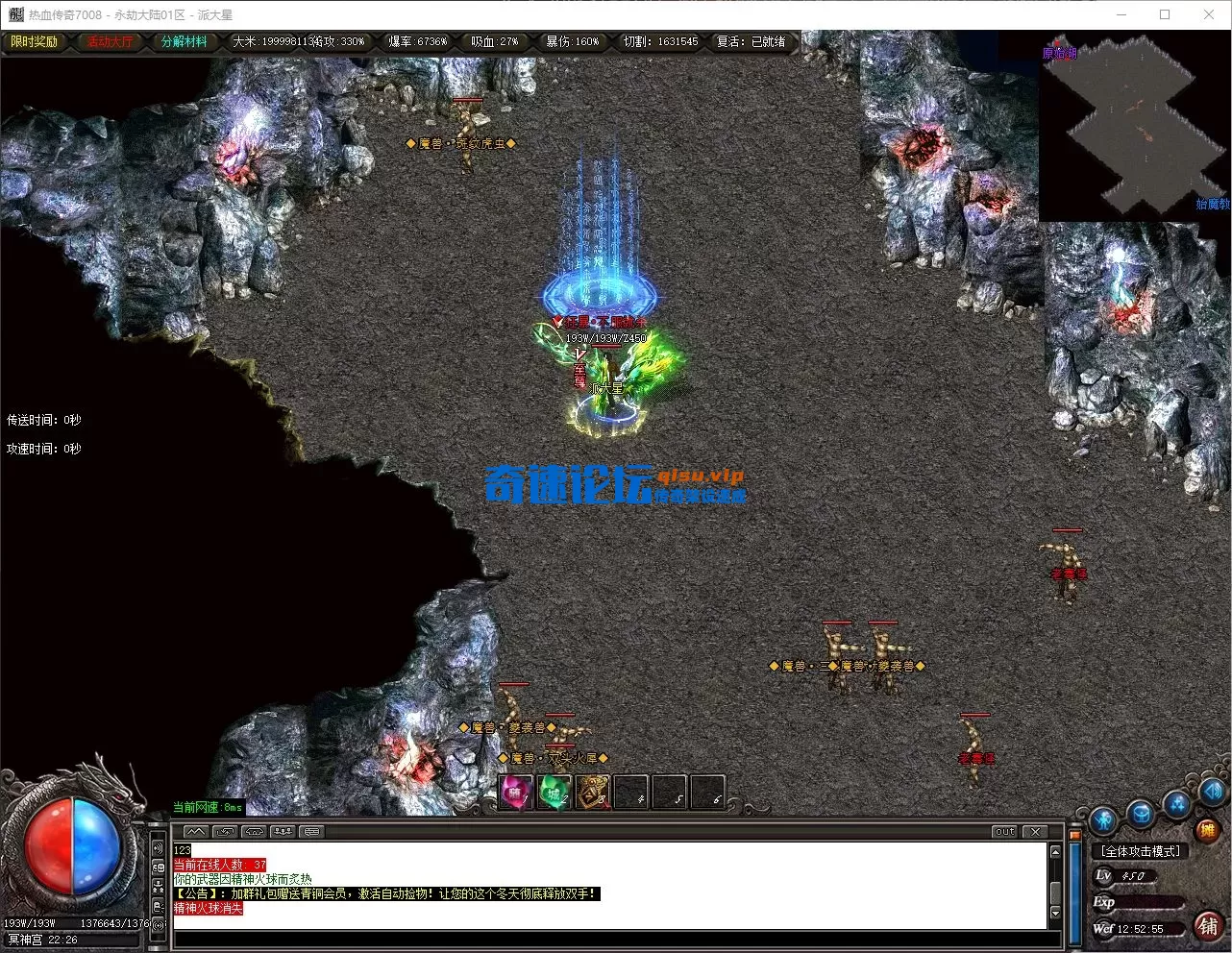This screenshot has width=1232, height=953.
Task: Open the red 活动大厅 activity hall
Action: [x=110, y=42]
